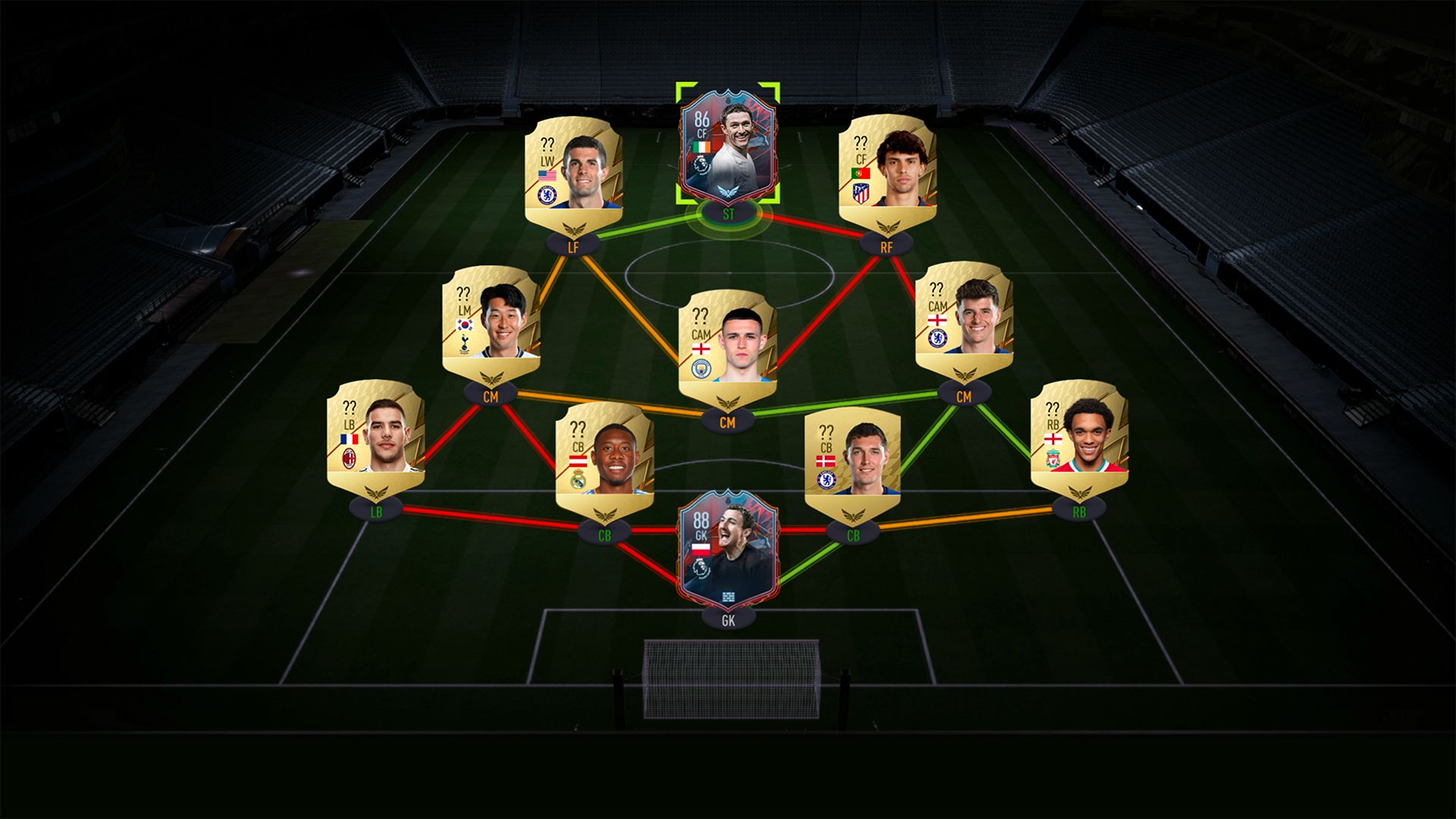Click the Portugal flag on João Félix's card
This screenshot has height=819, width=1456.
(x=861, y=174)
